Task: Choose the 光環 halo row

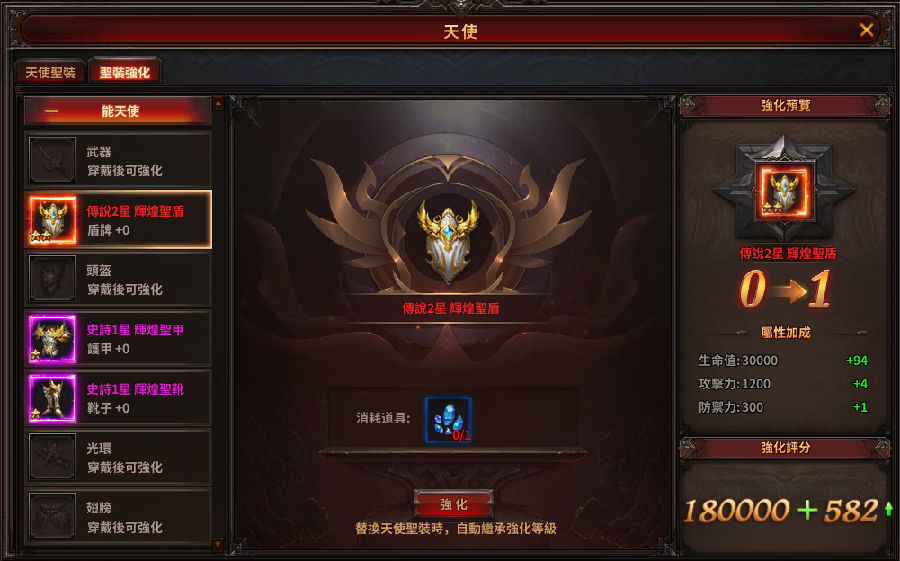Action: 118,457
